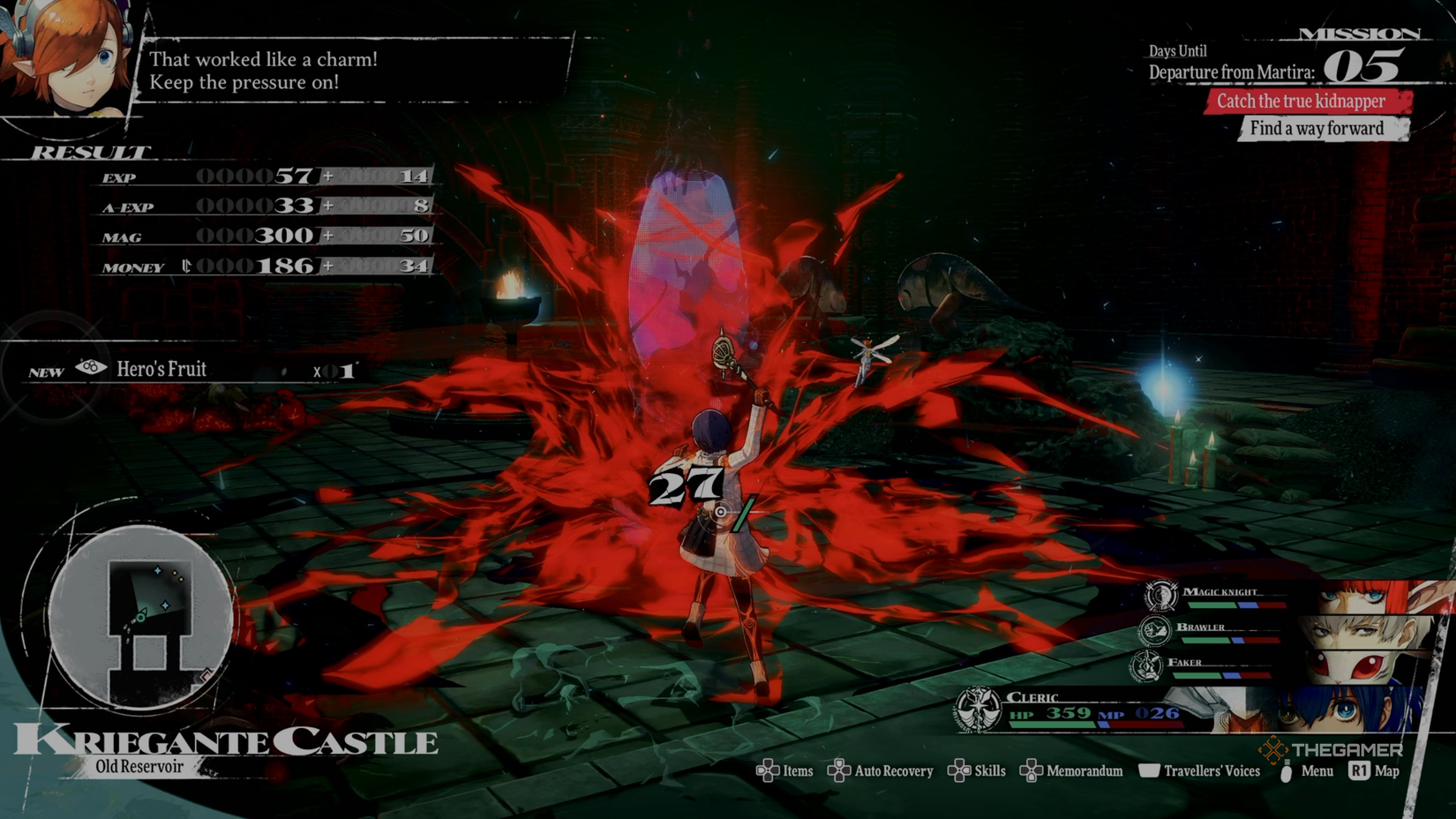The width and height of the screenshot is (1456, 819).
Task: Click the Brawler fist emblem
Action: pos(1155,631)
